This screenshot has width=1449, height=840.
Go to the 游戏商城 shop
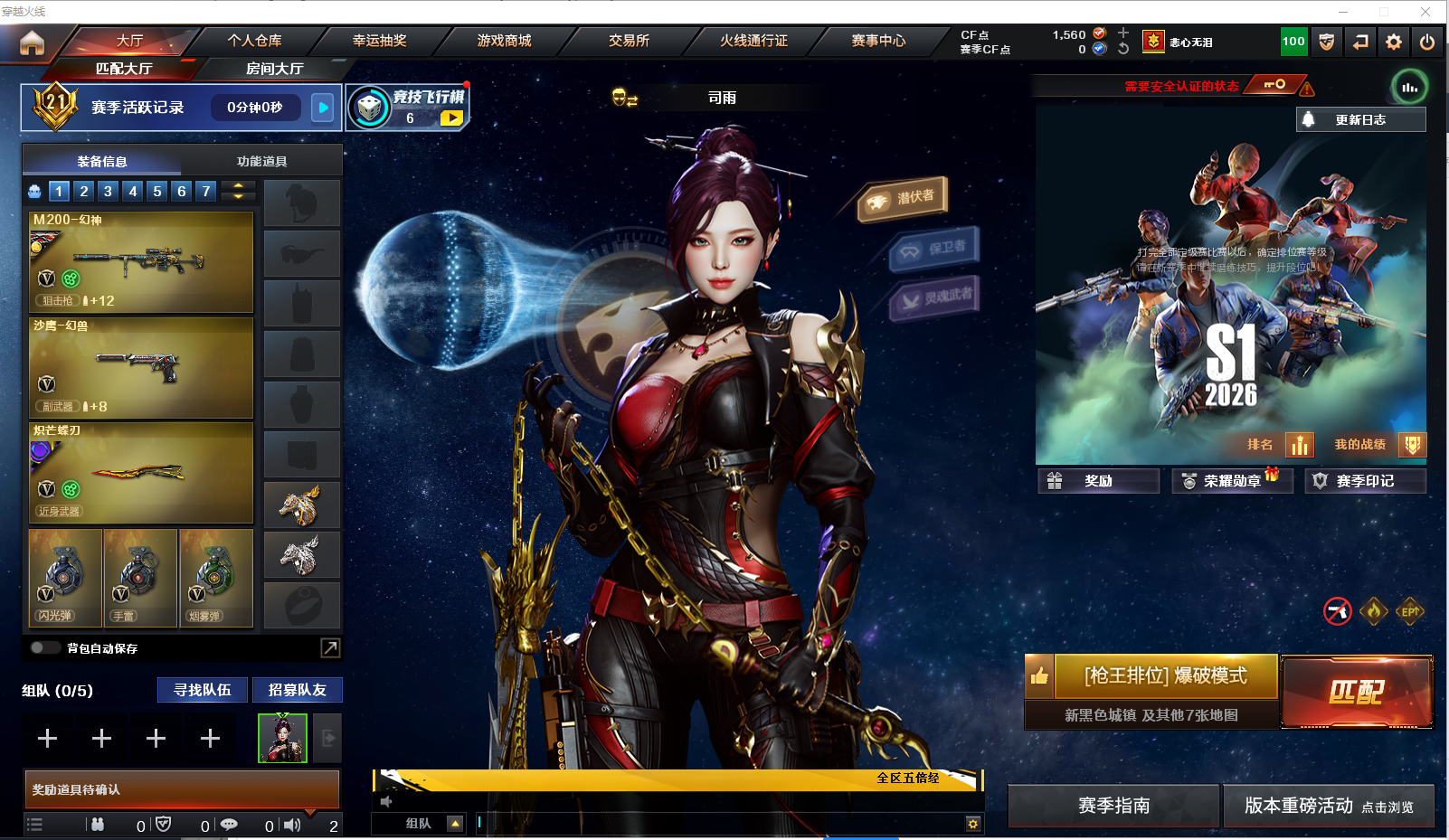tap(504, 41)
